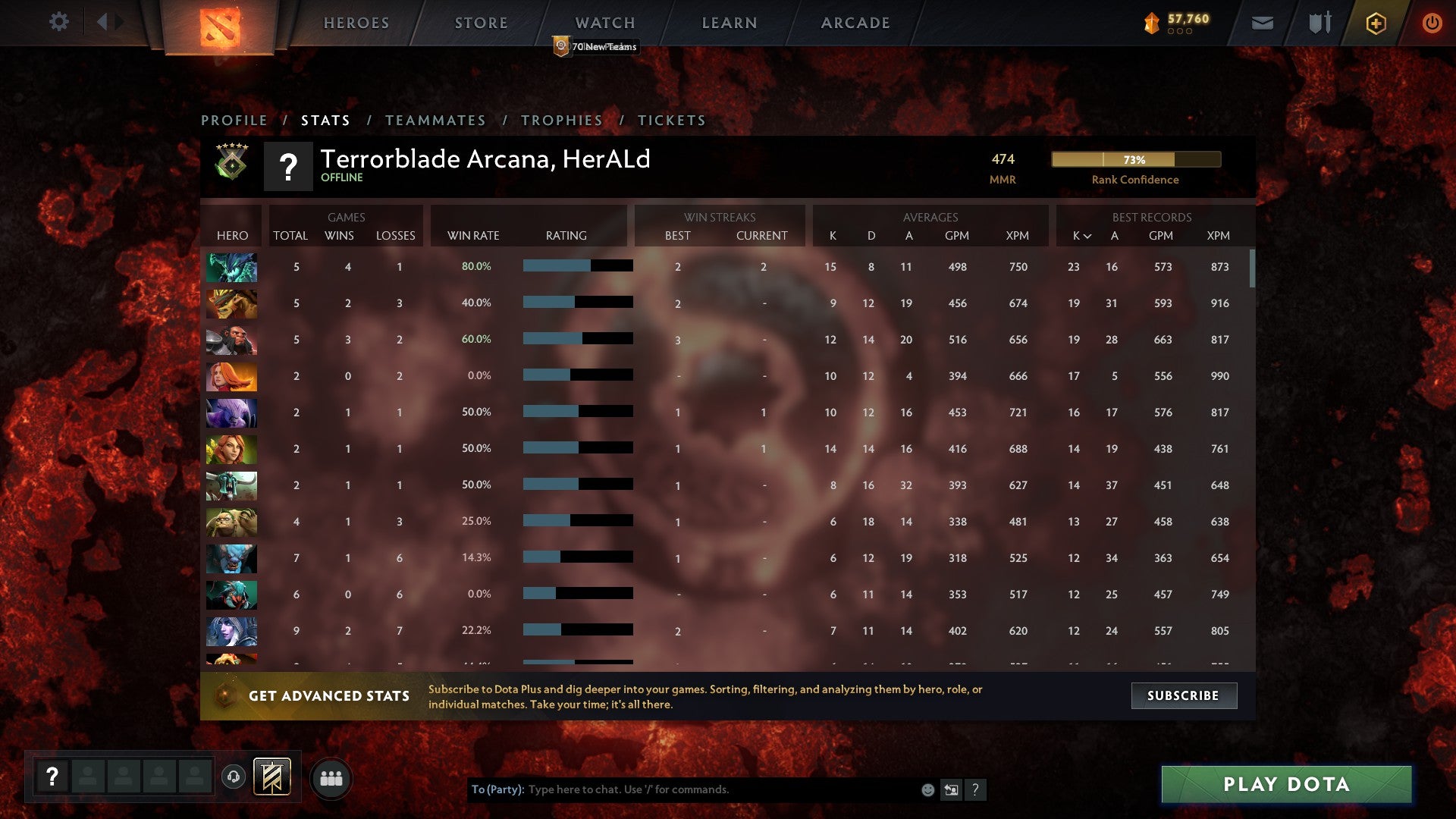Image resolution: width=1456 pixels, height=819 pixels.
Task: Select the Drow Ranger hero portrait
Action: 231,631
